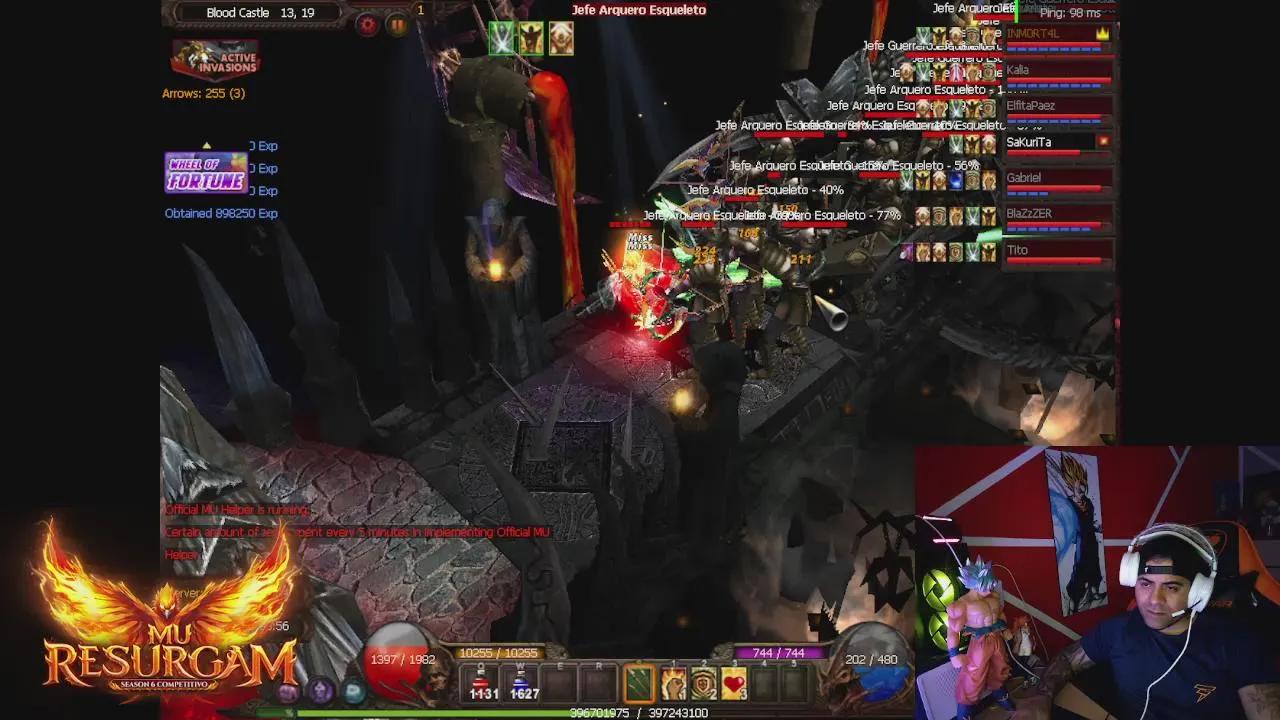This screenshot has height=720, width=1280.
Task: Open the Wheel of Fortune event
Action: point(203,173)
